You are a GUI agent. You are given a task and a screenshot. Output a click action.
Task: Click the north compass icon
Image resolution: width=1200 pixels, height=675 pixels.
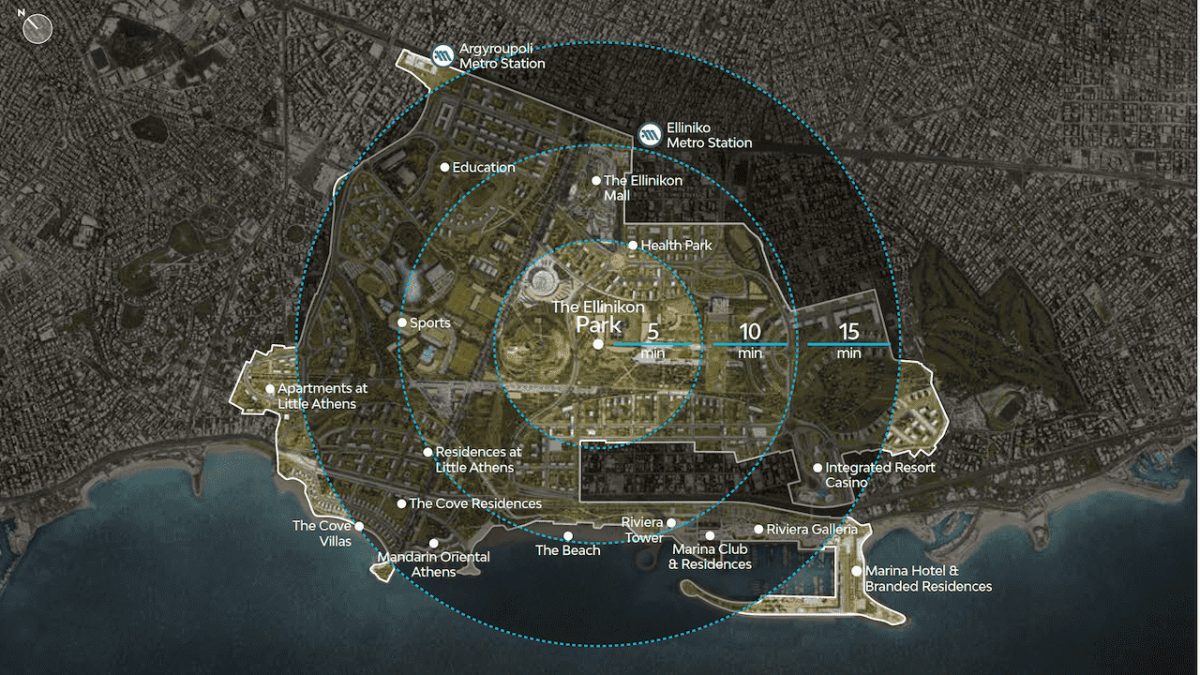[x=38, y=28]
